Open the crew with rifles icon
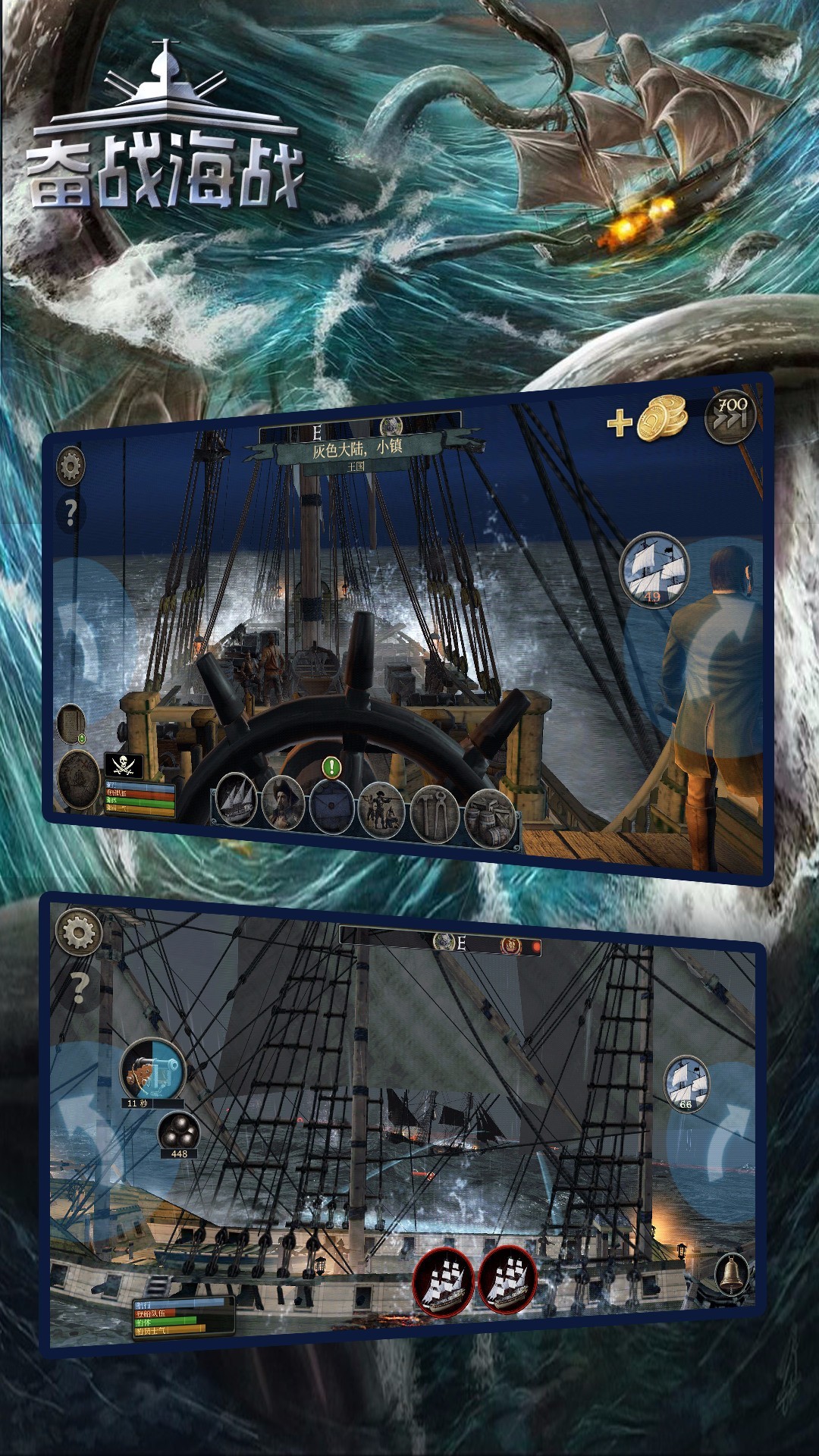The width and height of the screenshot is (819, 1456). click(x=381, y=810)
